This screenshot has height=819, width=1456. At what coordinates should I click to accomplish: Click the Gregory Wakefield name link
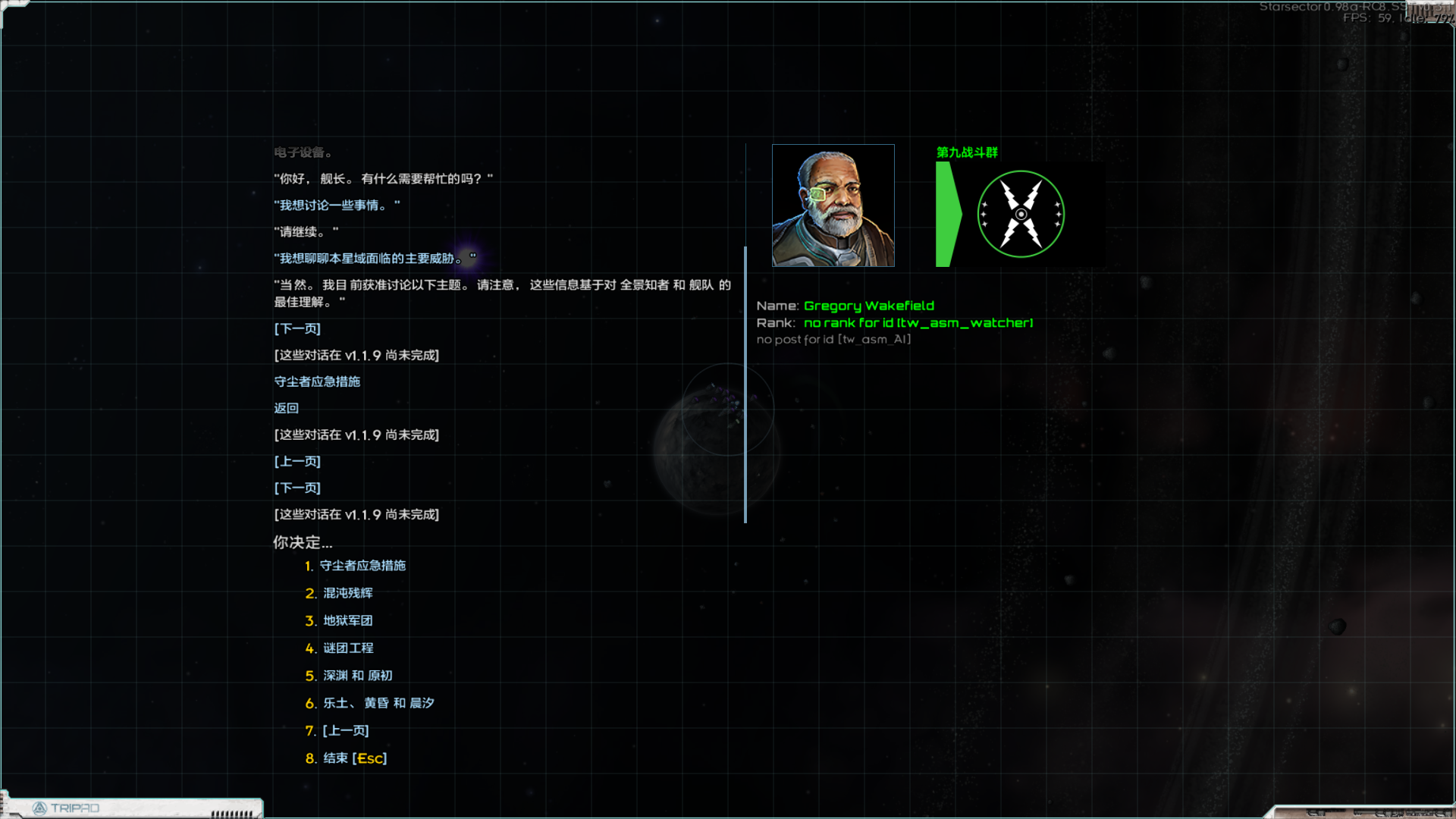click(x=868, y=306)
